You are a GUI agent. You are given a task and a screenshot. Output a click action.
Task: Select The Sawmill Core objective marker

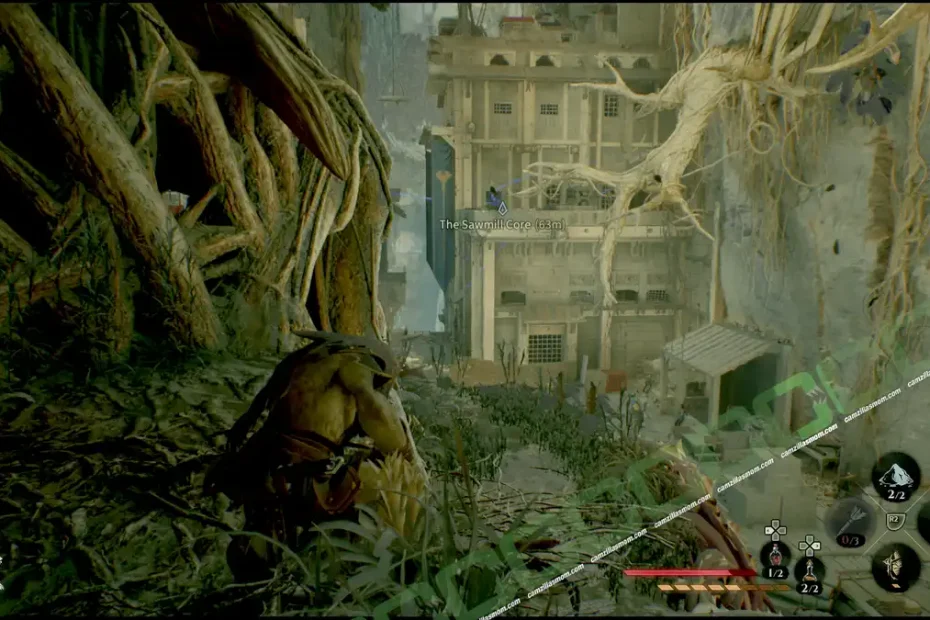point(502,208)
